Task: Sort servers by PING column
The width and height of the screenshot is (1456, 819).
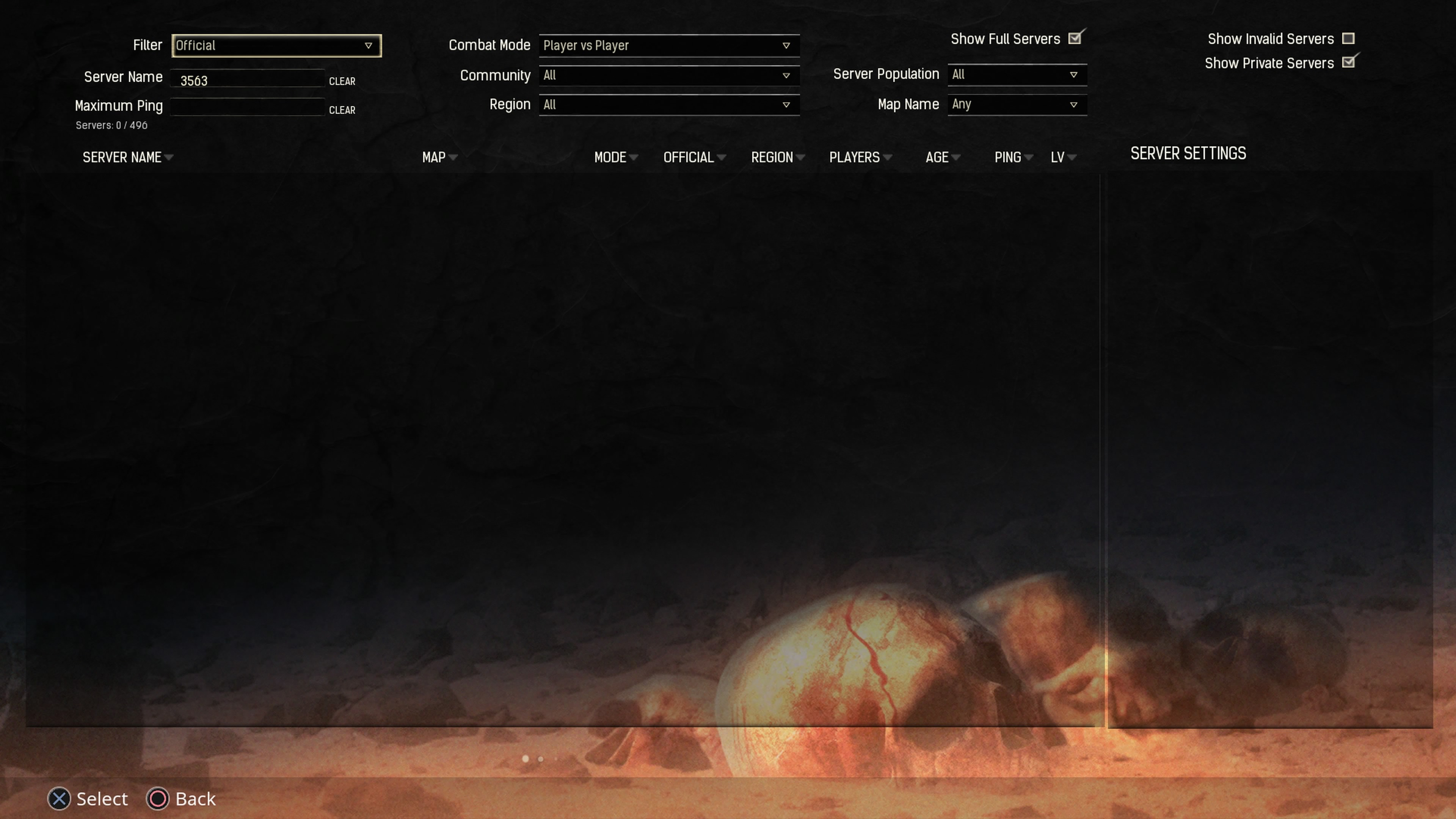Action: point(1008,157)
